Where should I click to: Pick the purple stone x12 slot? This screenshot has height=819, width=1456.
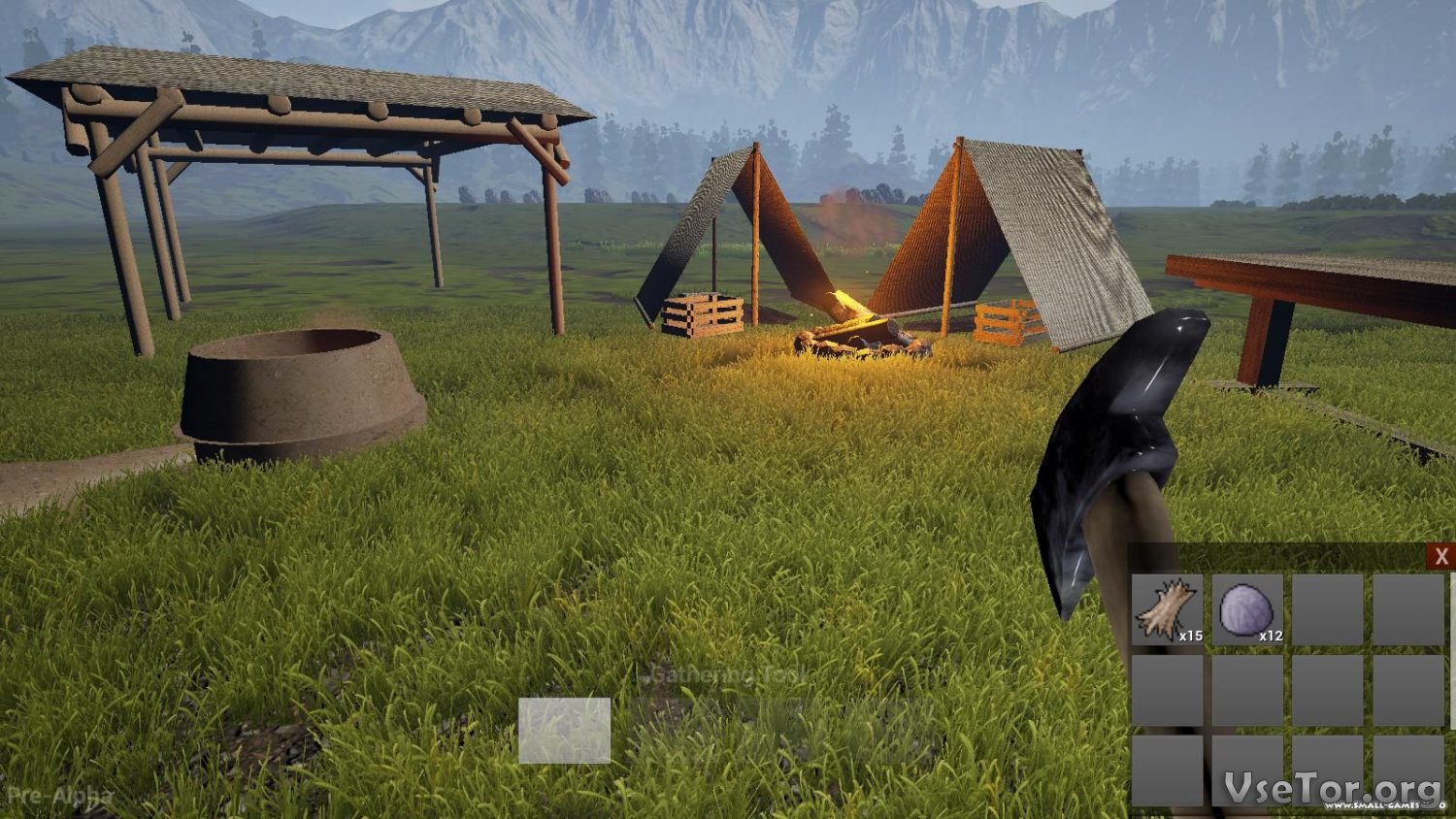click(x=1247, y=609)
